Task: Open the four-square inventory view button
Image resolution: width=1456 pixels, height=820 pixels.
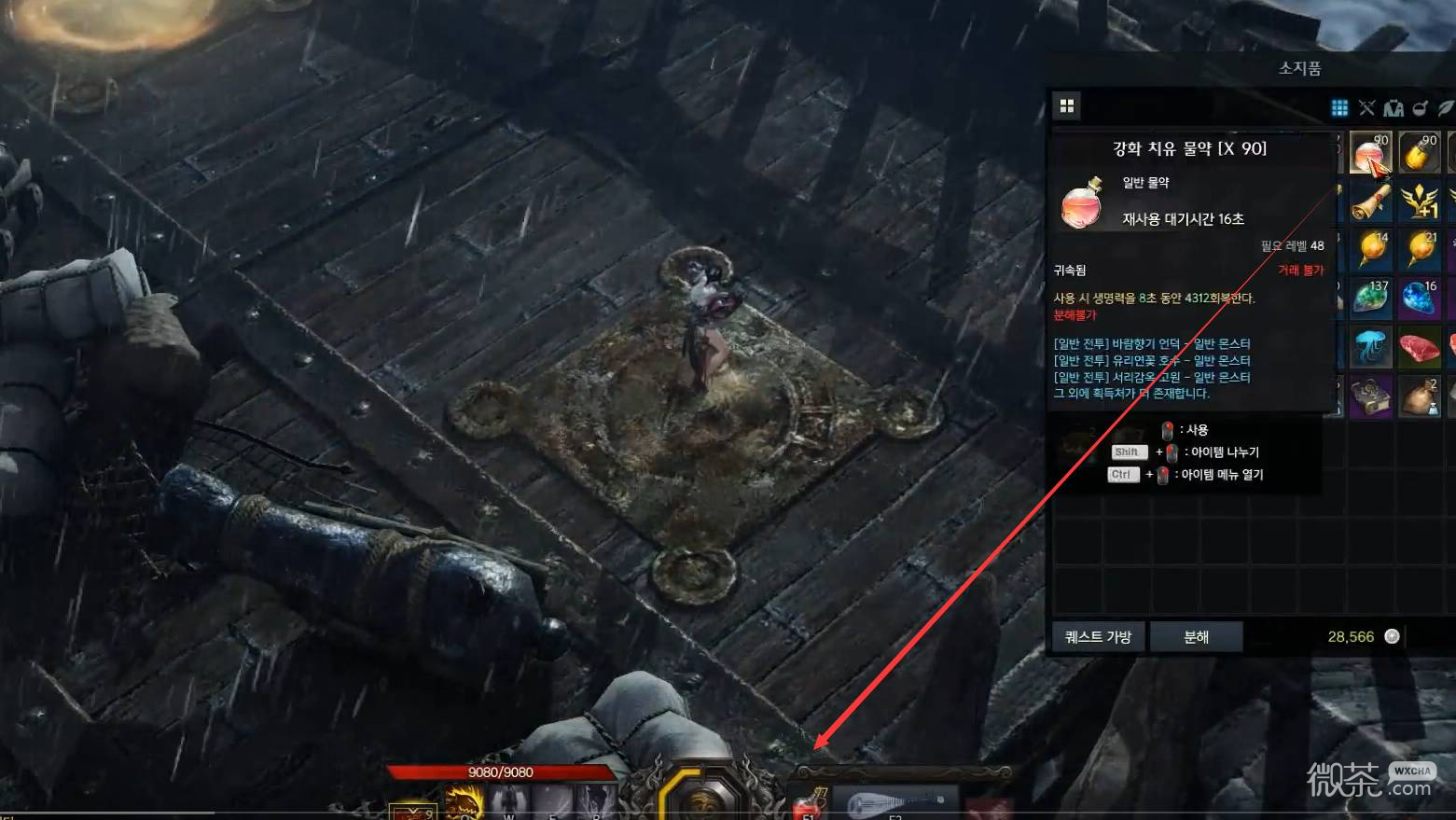Action: (x=1067, y=106)
